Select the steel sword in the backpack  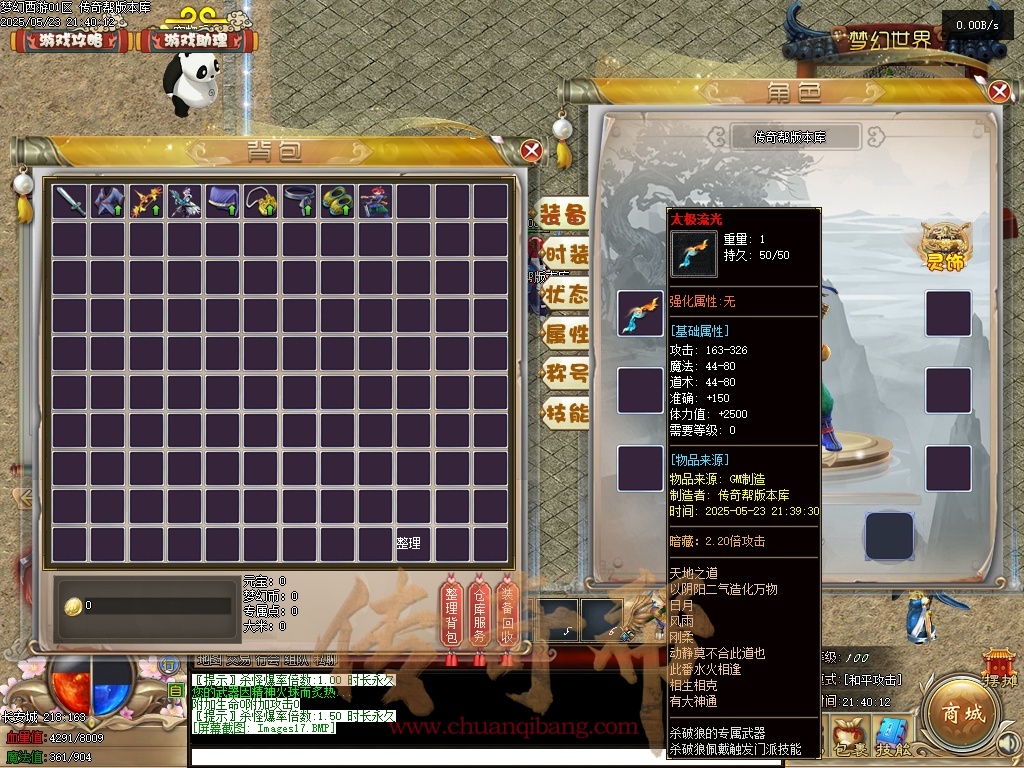70,201
